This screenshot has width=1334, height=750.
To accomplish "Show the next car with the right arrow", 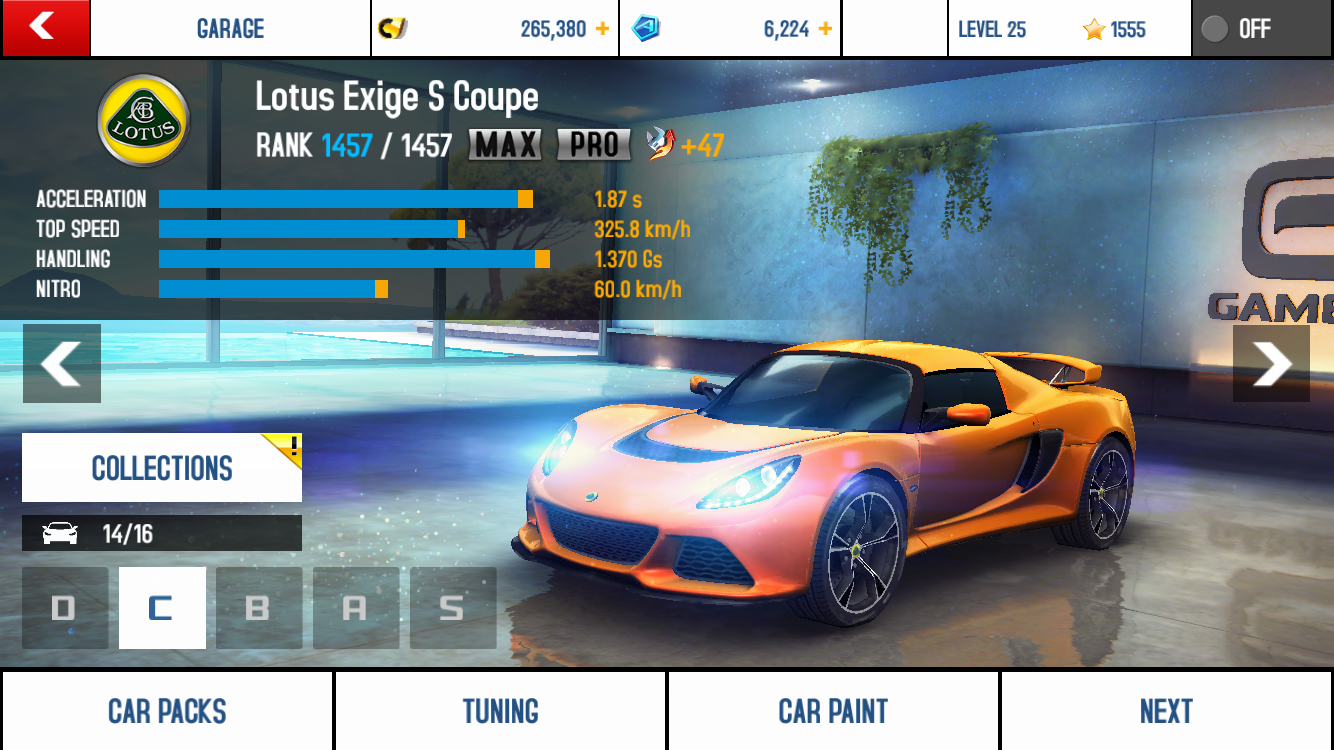I will (1271, 363).
